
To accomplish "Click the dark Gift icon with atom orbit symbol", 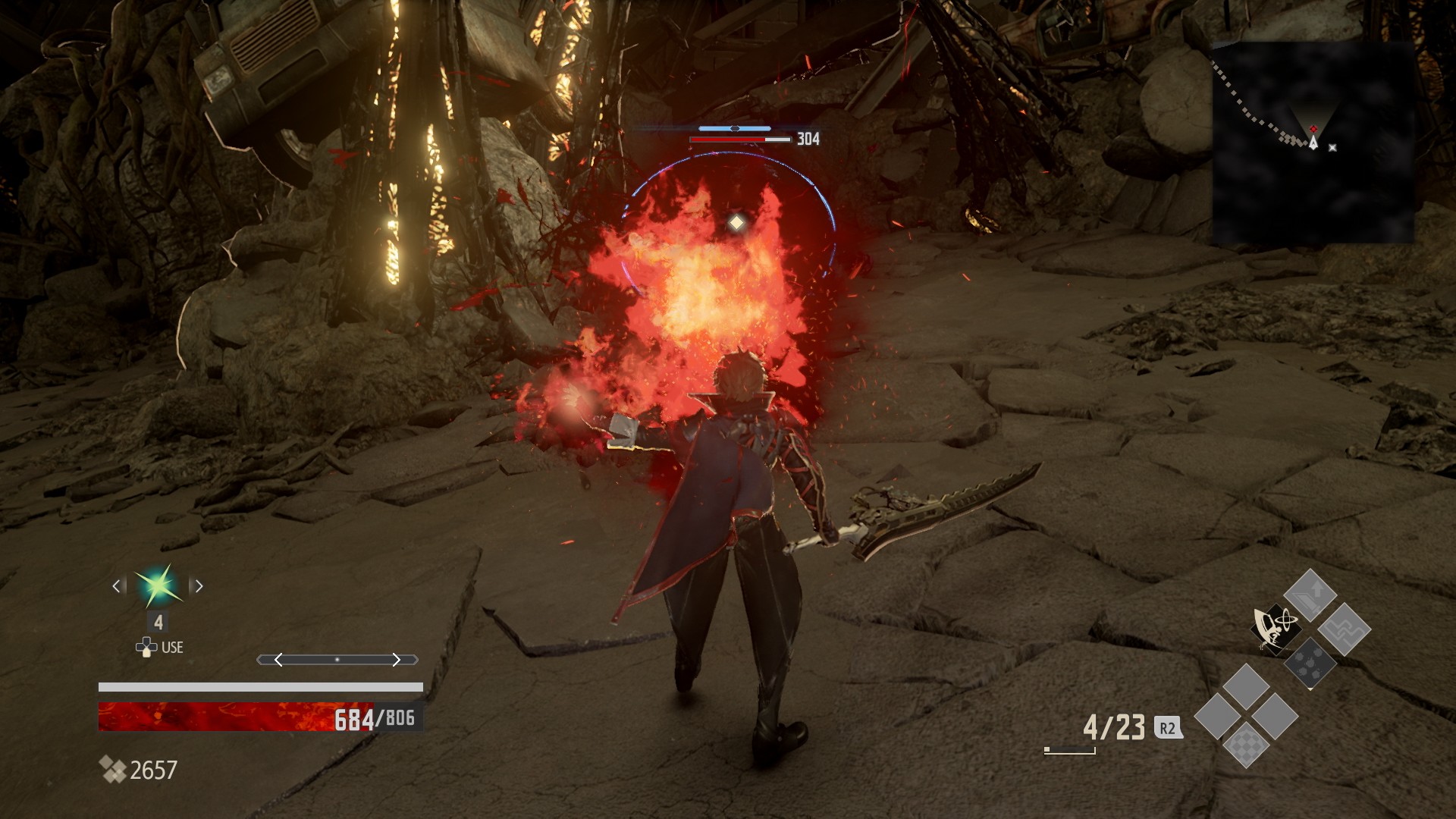I will point(1276,629).
